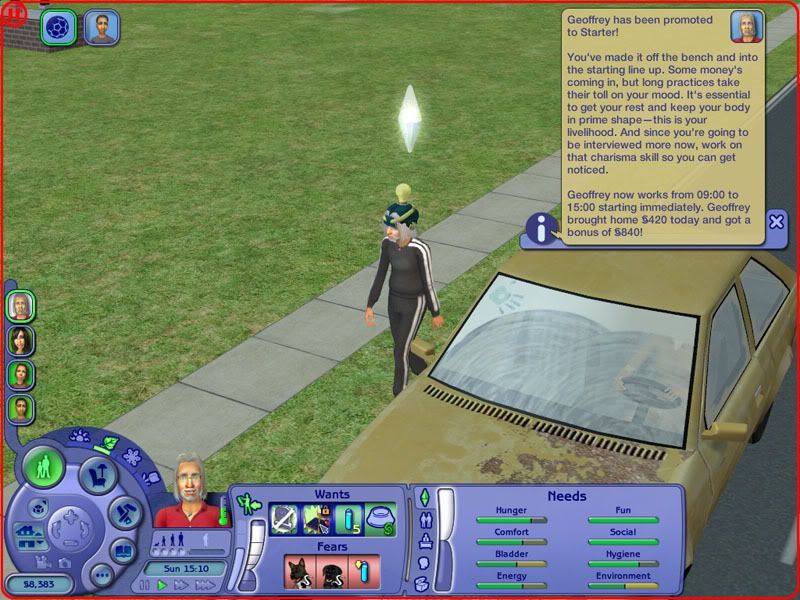Close the promotion notification

click(x=776, y=222)
